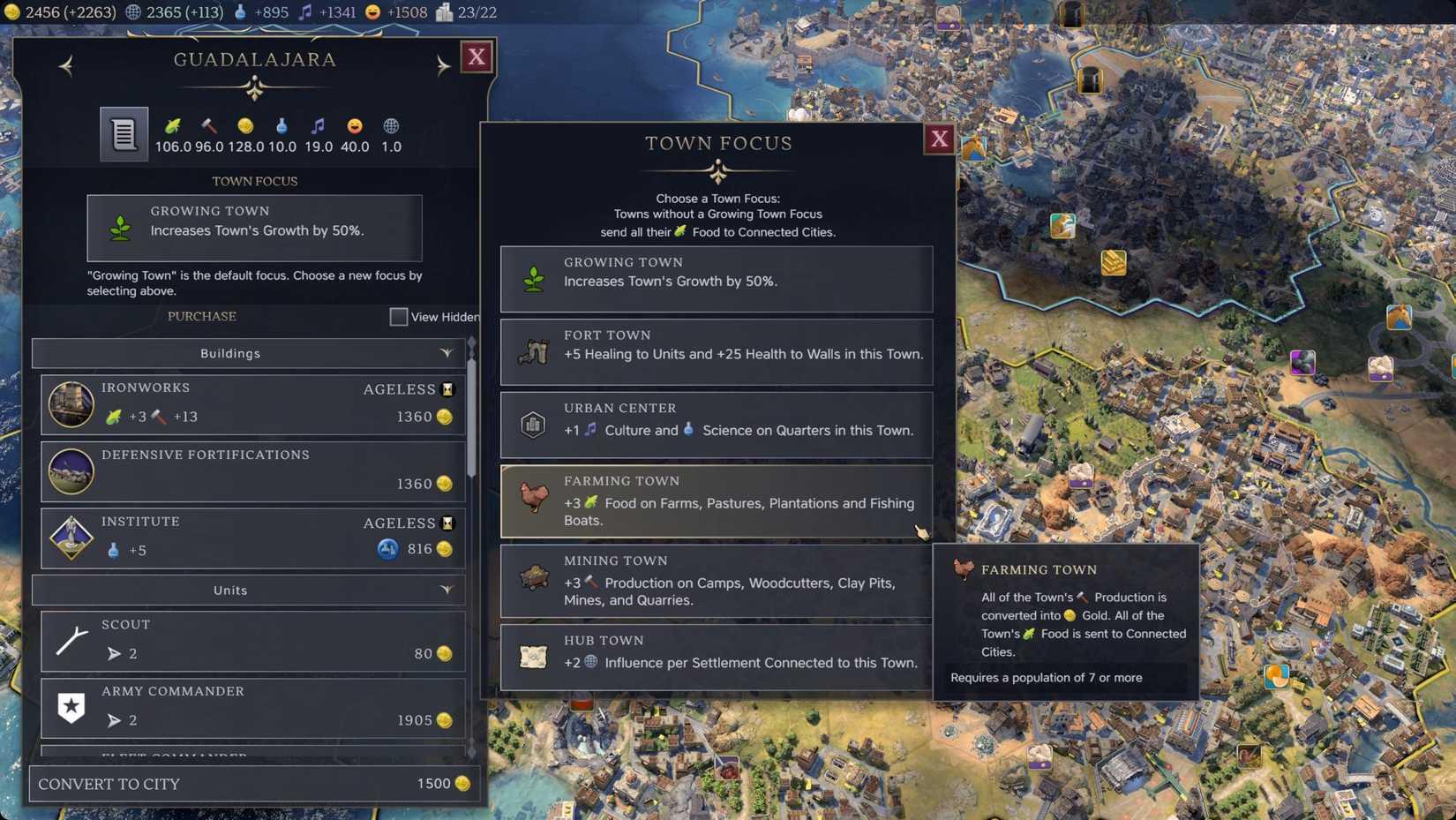
Task: Click the Hub Town map icon
Action: (x=533, y=656)
